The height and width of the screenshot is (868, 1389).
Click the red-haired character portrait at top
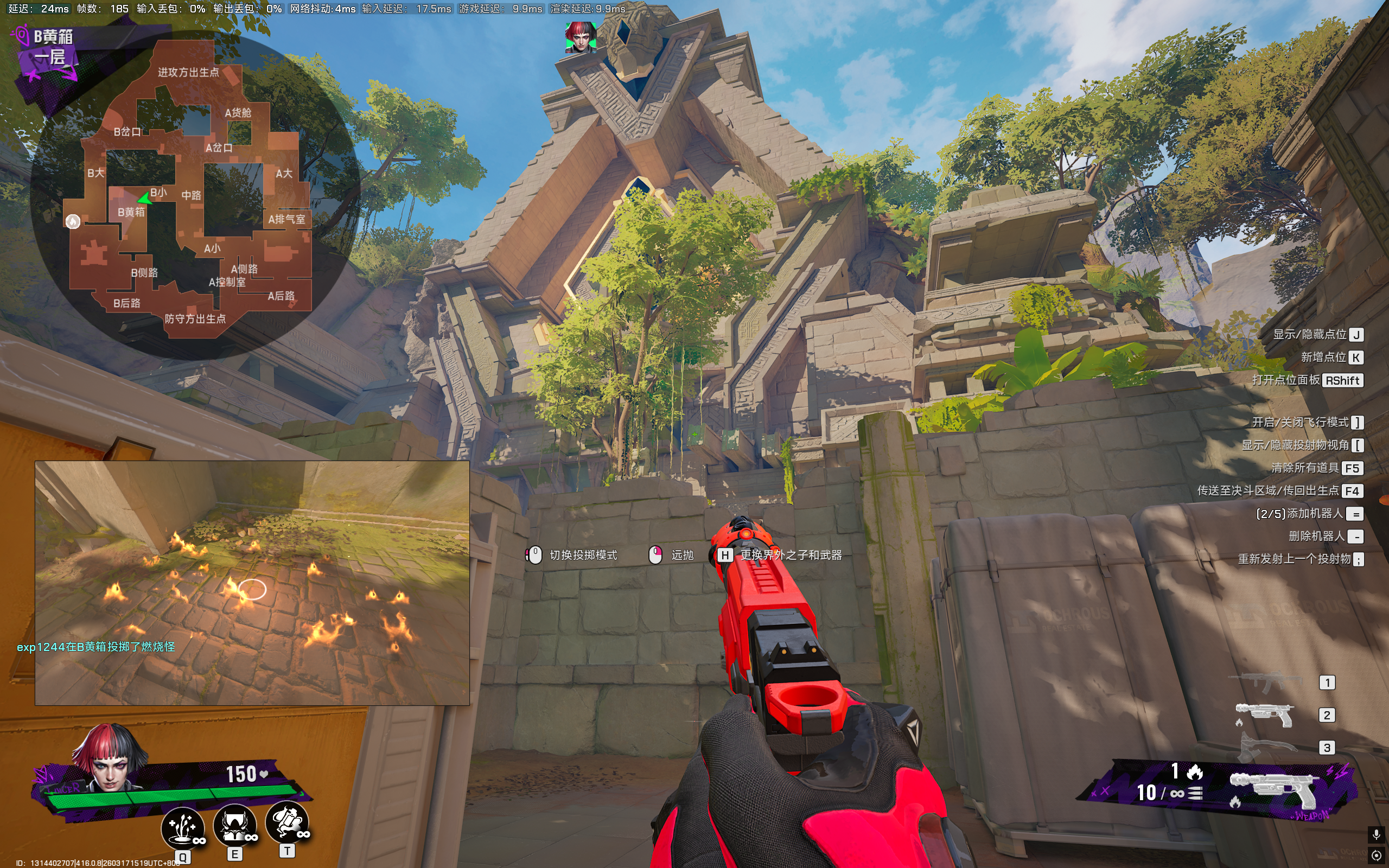pyautogui.click(x=580, y=38)
